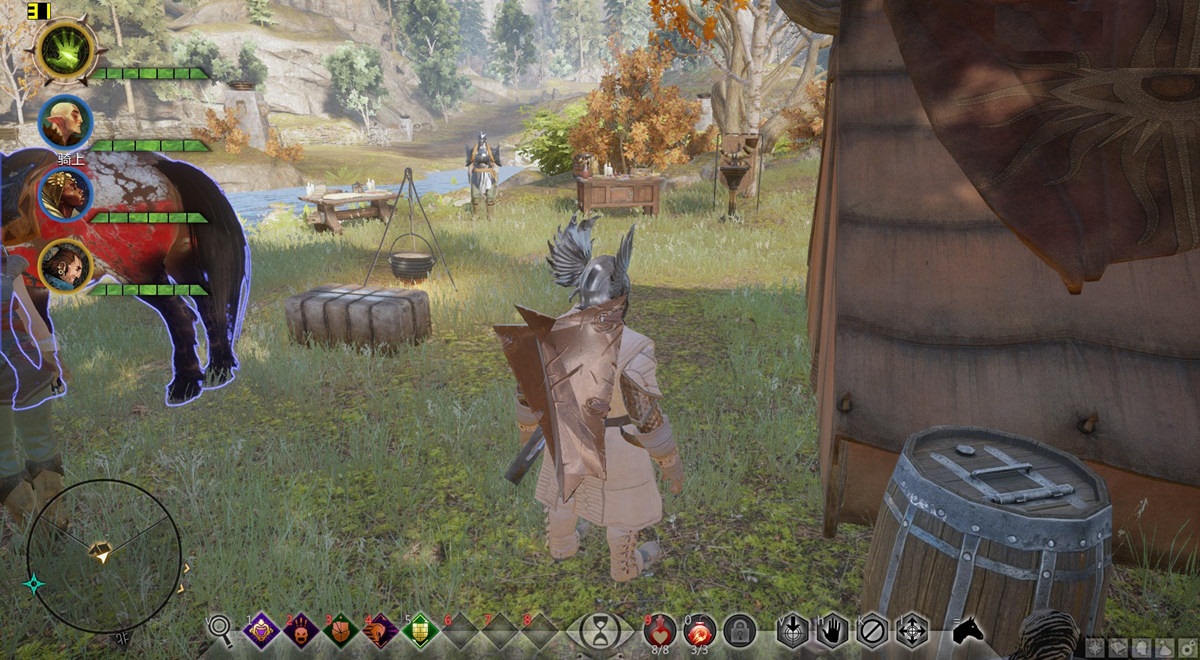Order the party to hold with hand icon

[x=832, y=631]
